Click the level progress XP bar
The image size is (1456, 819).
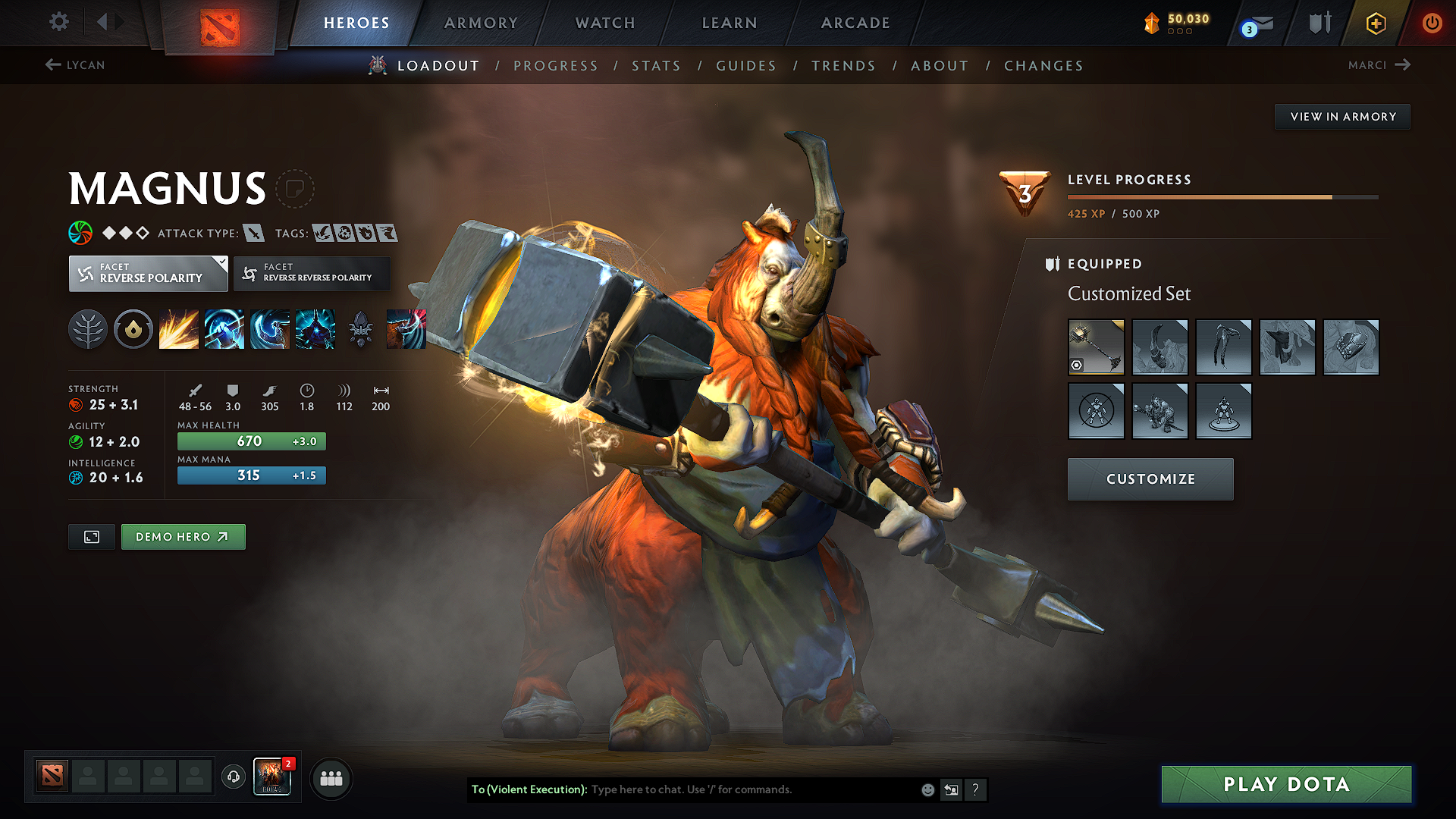pos(1221,196)
